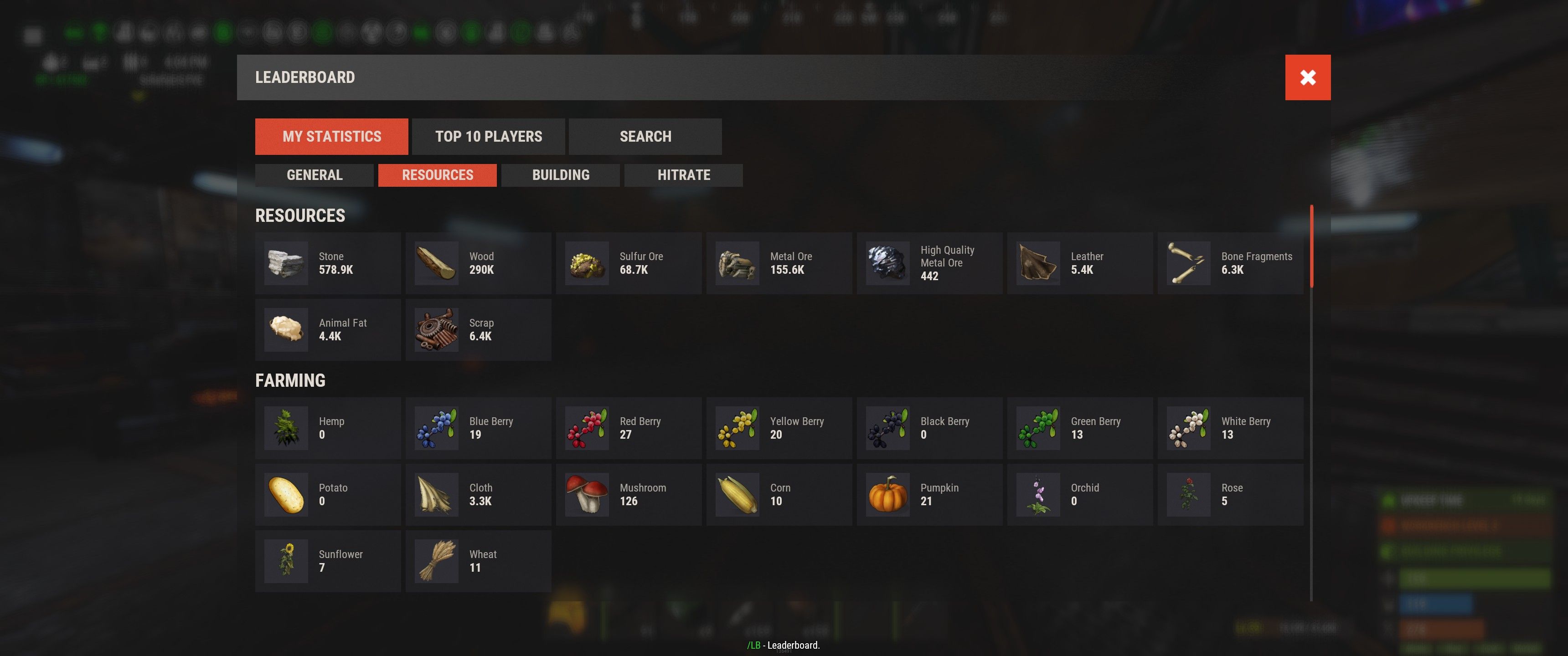
Task: Select the Mushroom farming tile
Action: [x=629, y=495]
